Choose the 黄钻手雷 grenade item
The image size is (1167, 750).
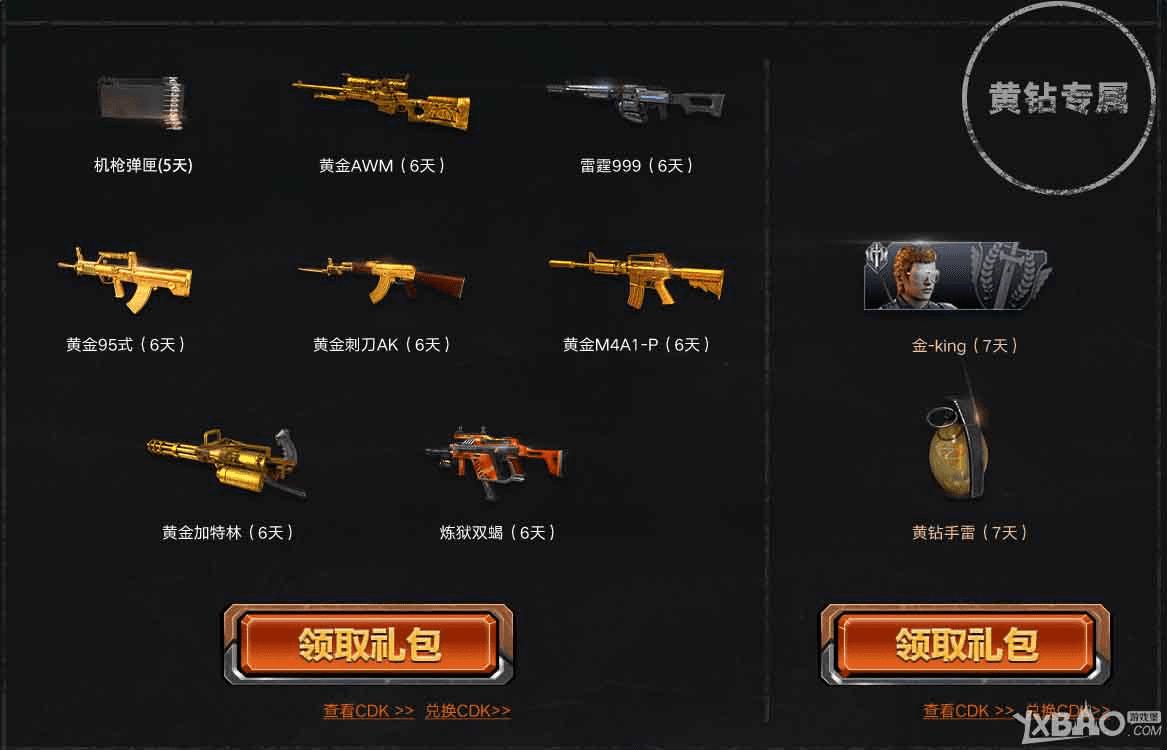[x=957, y=450]
